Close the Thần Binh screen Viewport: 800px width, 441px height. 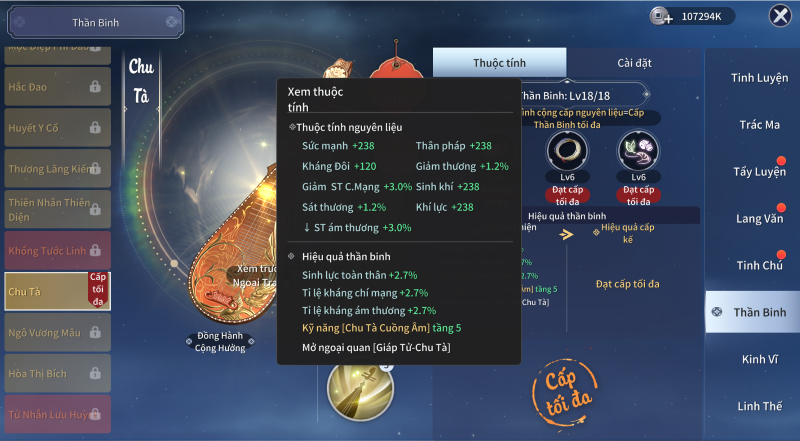(779, 16)
